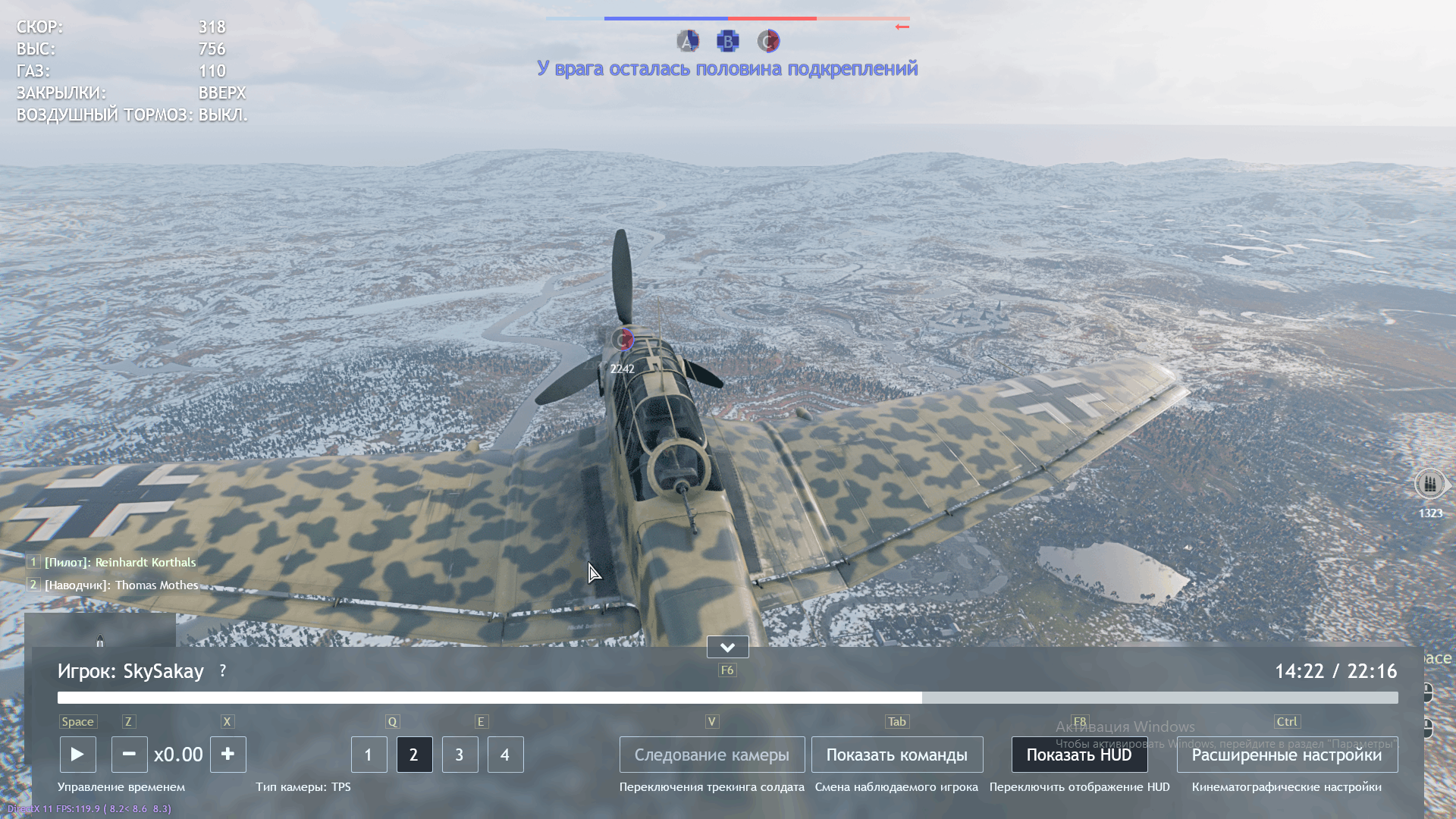
Task: Open Расширенные настройки cinematic settings
Action: pos(1286,755)
